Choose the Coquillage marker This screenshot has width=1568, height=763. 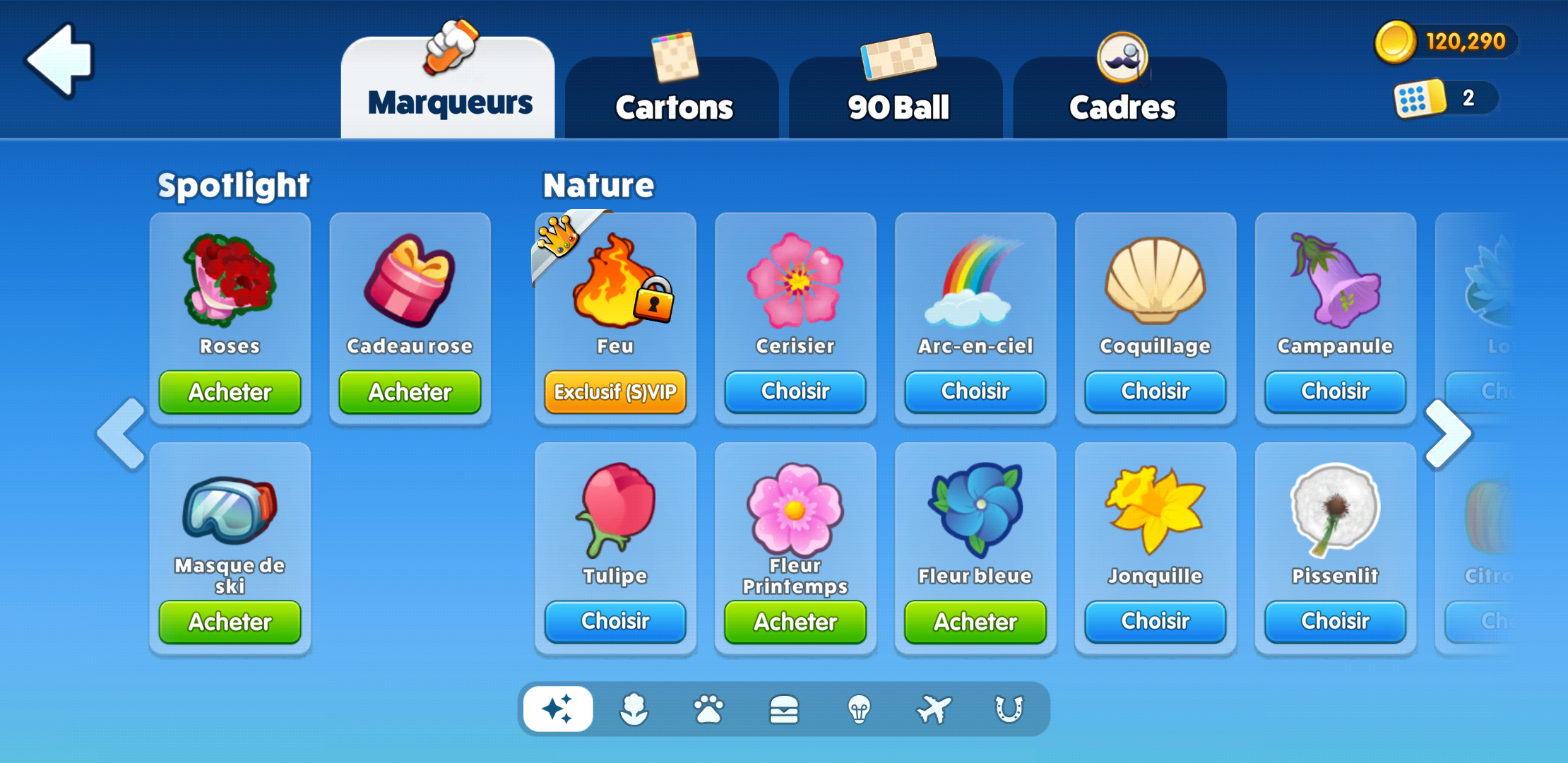click(1155, 391)
